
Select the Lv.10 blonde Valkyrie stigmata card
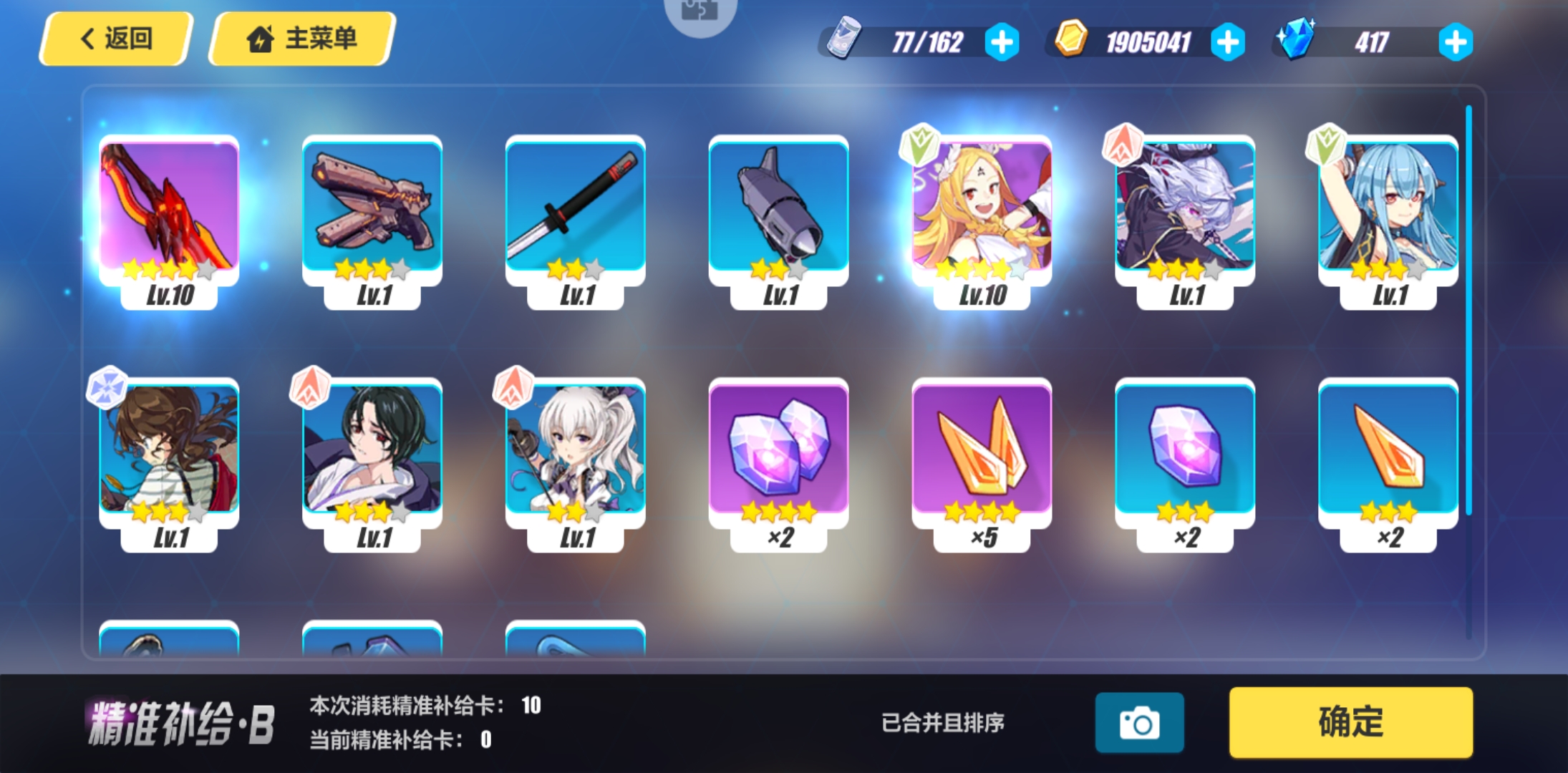pyautogui.click(x=981, y=208)
